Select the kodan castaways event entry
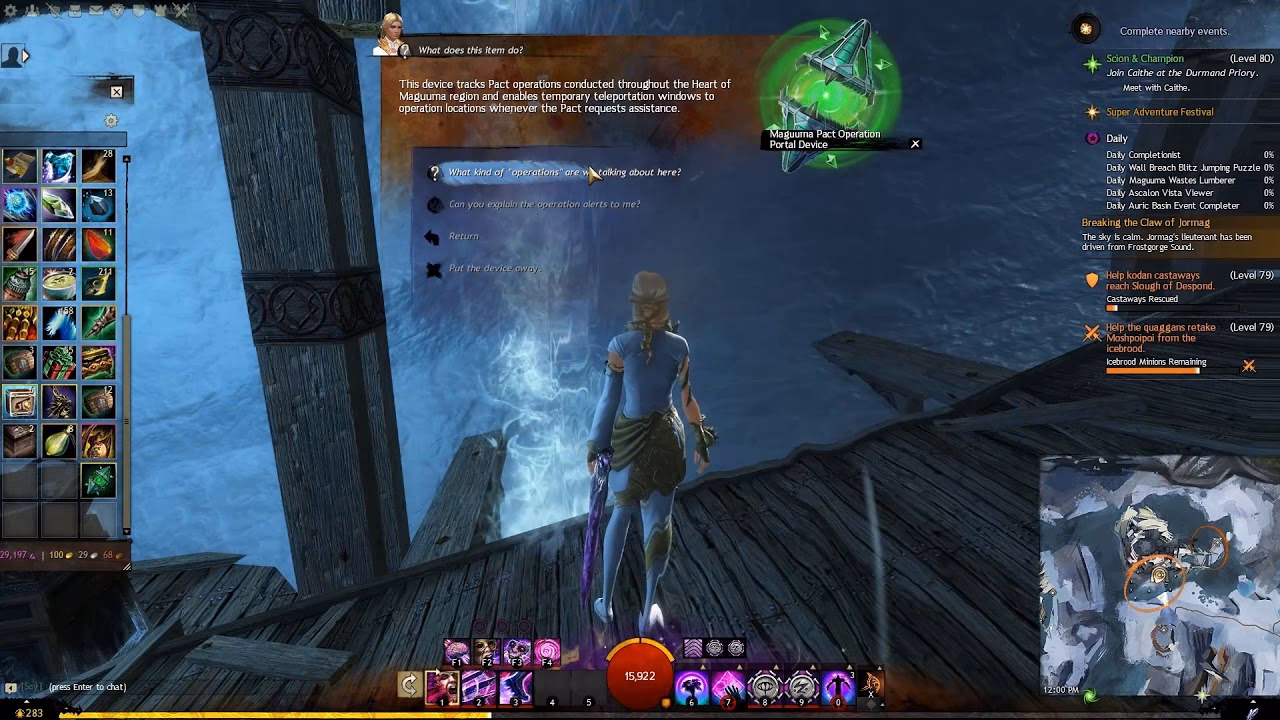1280x720 pixels. tap(1159, 280)
